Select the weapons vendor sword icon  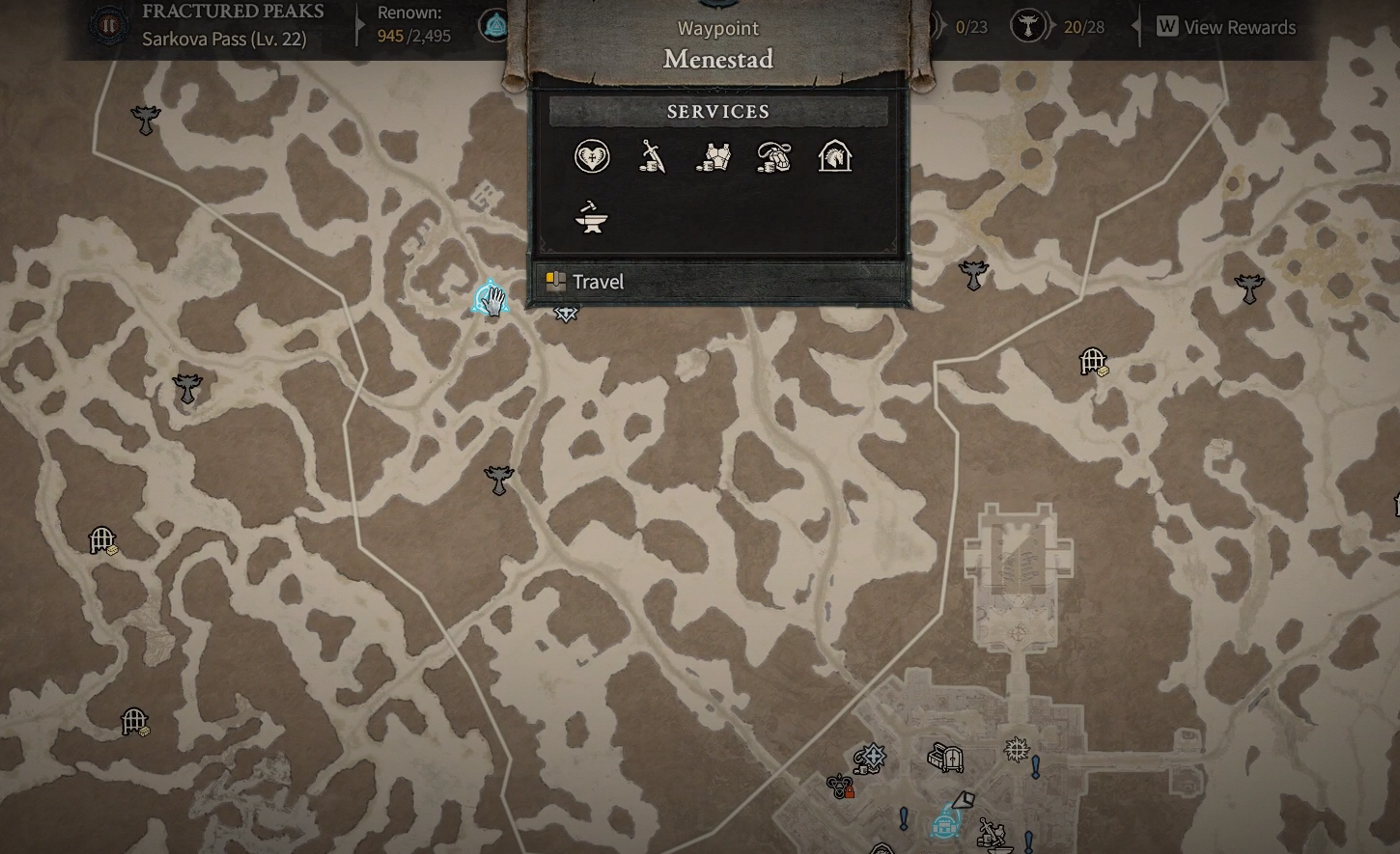click(x=653, y=156)
